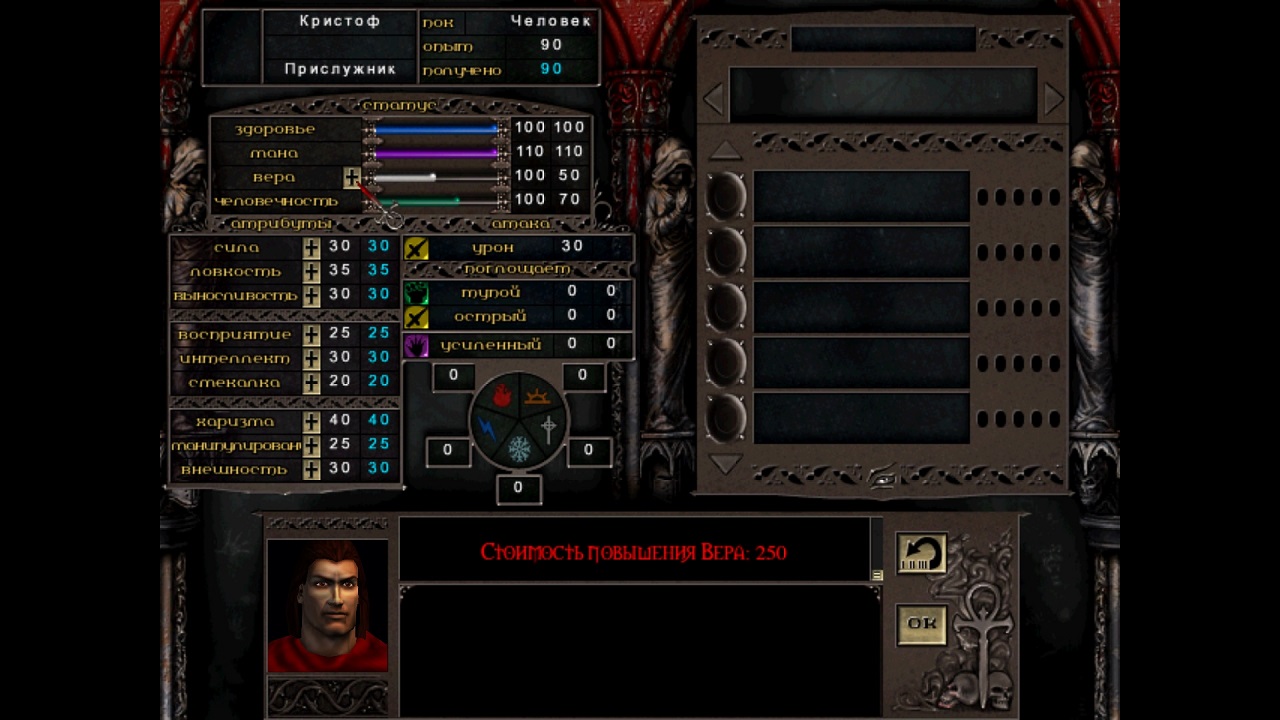Increase харизма using its plus button
Image resolution: width=1280 pixels, height=720 pixels.
(x=312, y=421)
